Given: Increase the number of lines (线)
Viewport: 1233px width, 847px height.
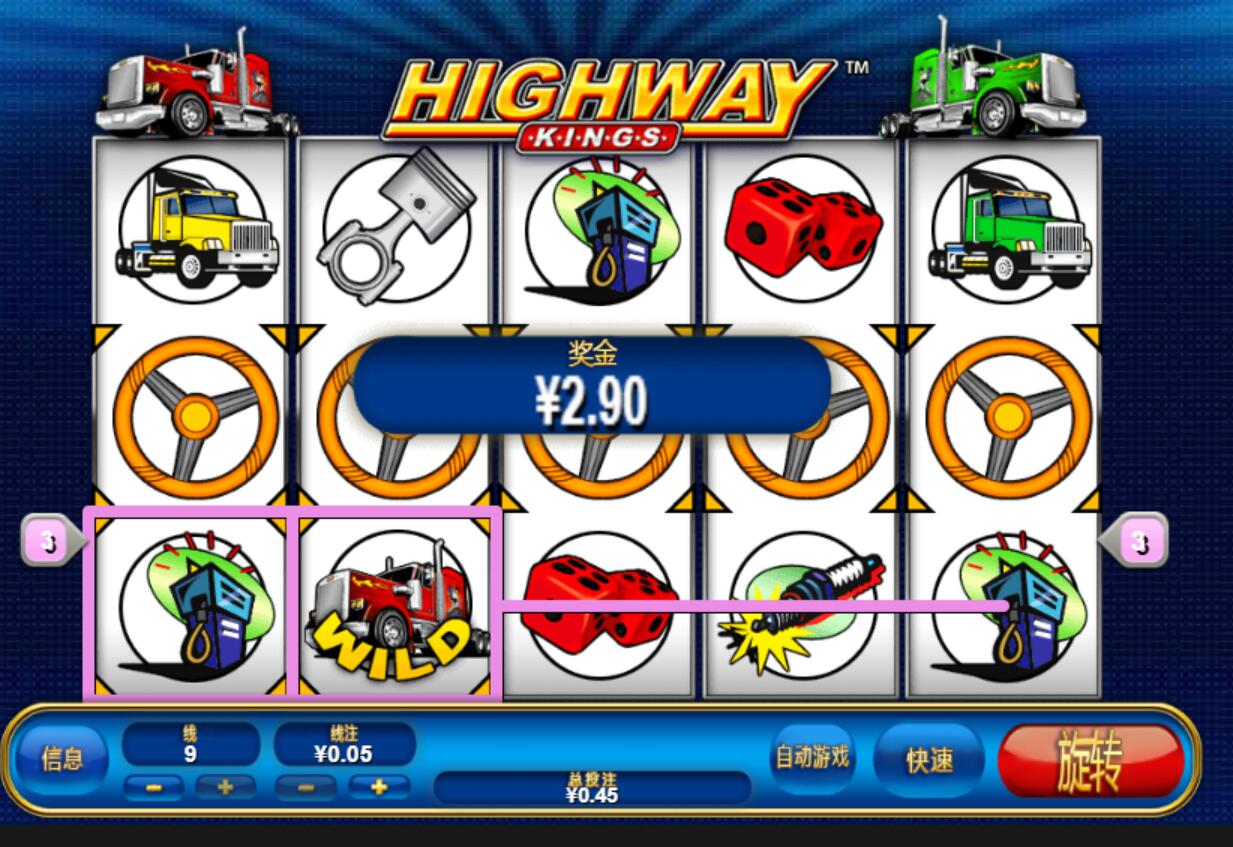Looking at the screenshot, I should click(x=225, y=787).
